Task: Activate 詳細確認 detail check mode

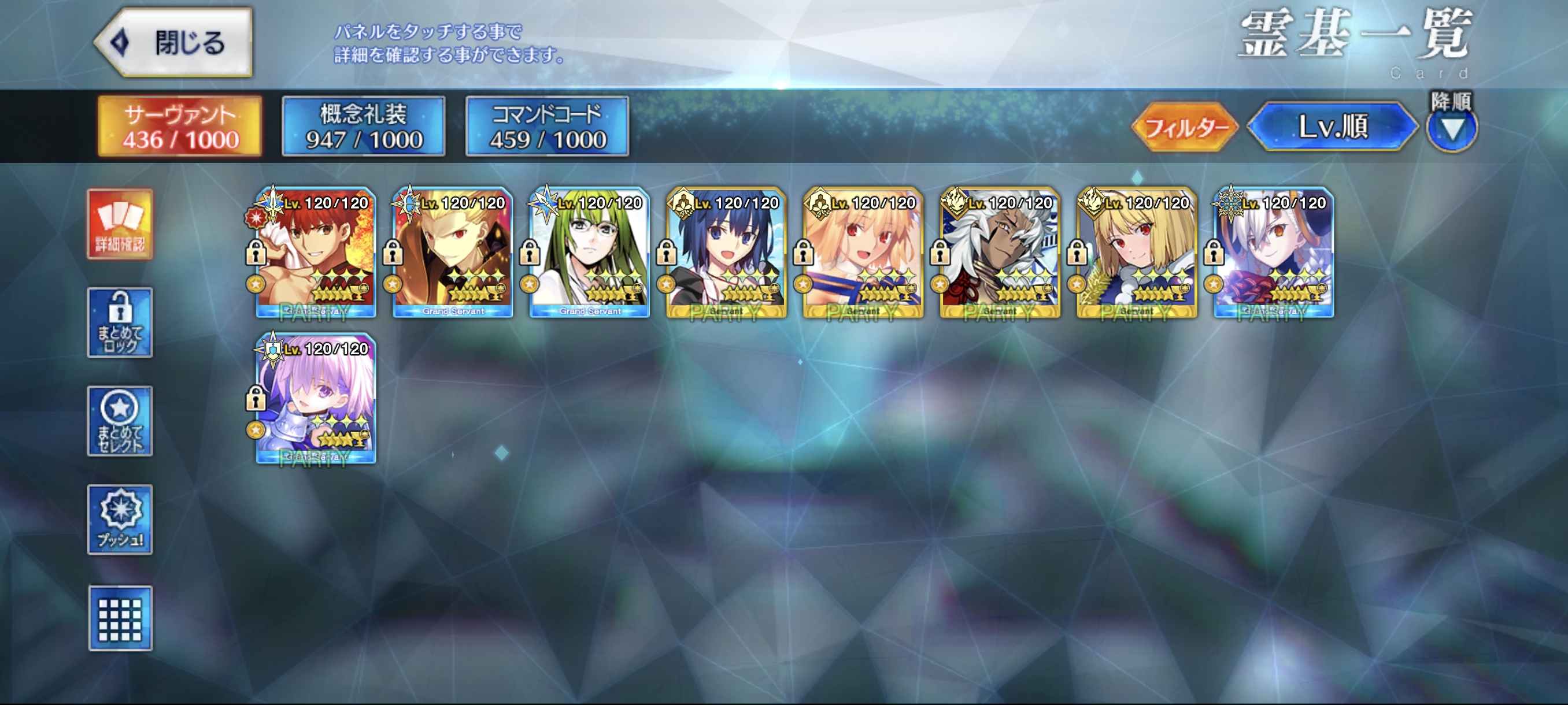Action: pyautogui.click(x=120, y=224)
